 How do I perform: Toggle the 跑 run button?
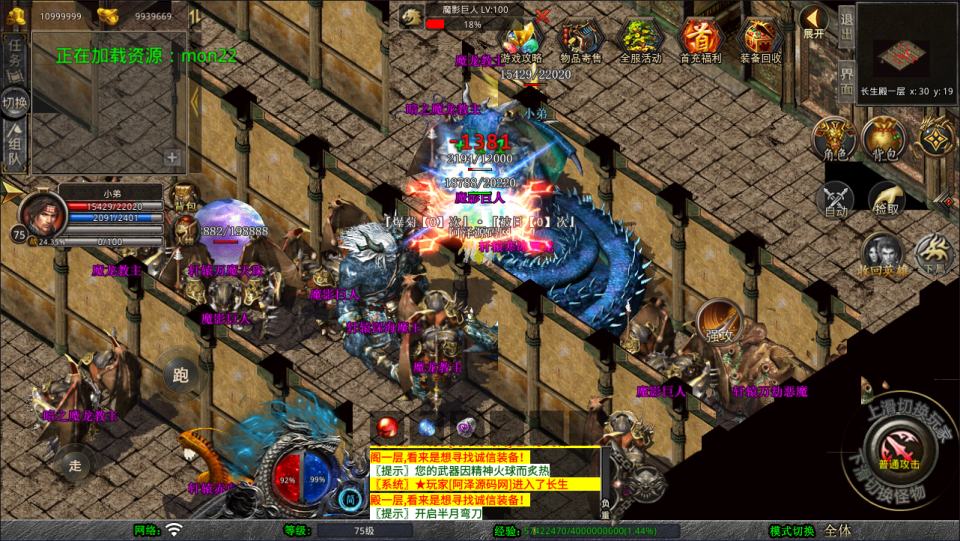coord(180,376)
